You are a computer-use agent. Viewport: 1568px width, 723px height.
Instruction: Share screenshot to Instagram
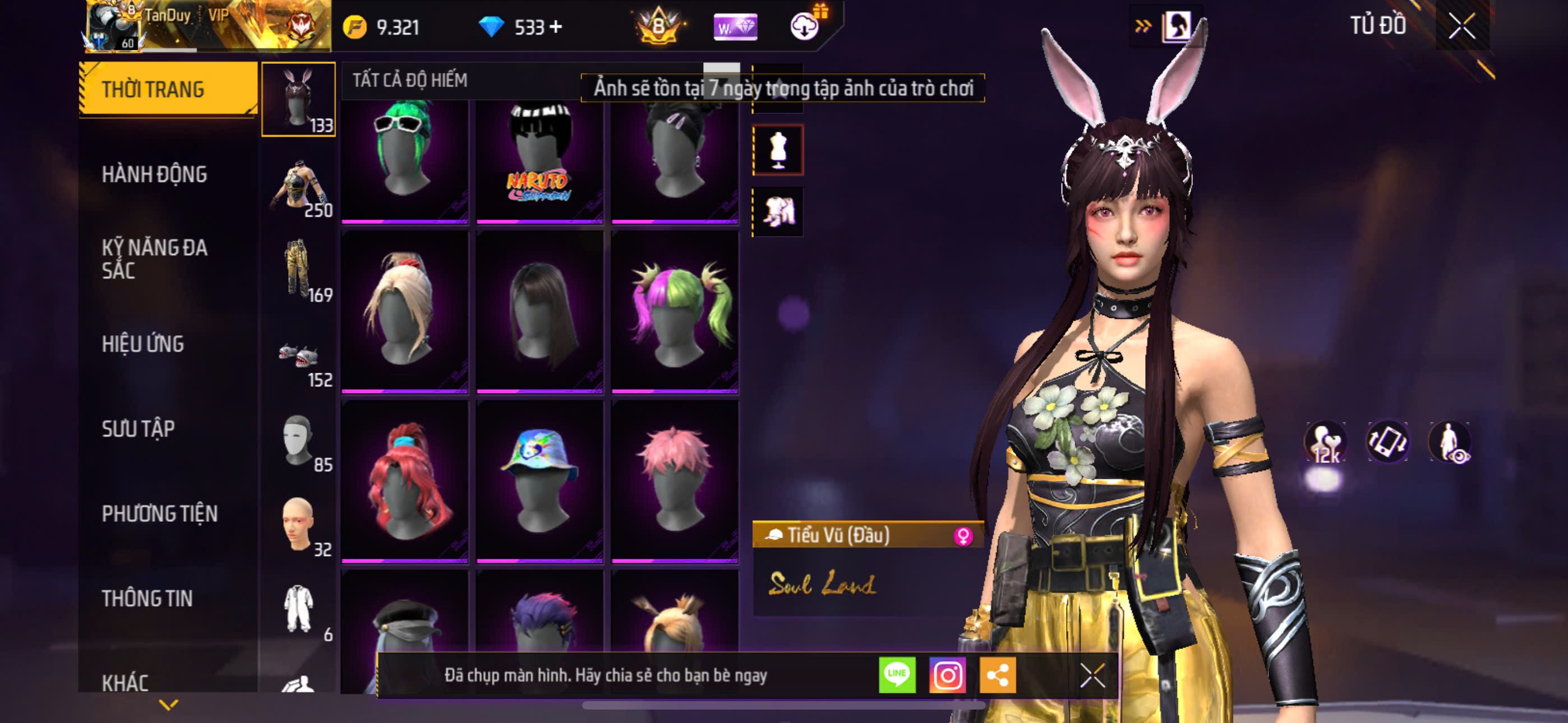pos(947,675)
